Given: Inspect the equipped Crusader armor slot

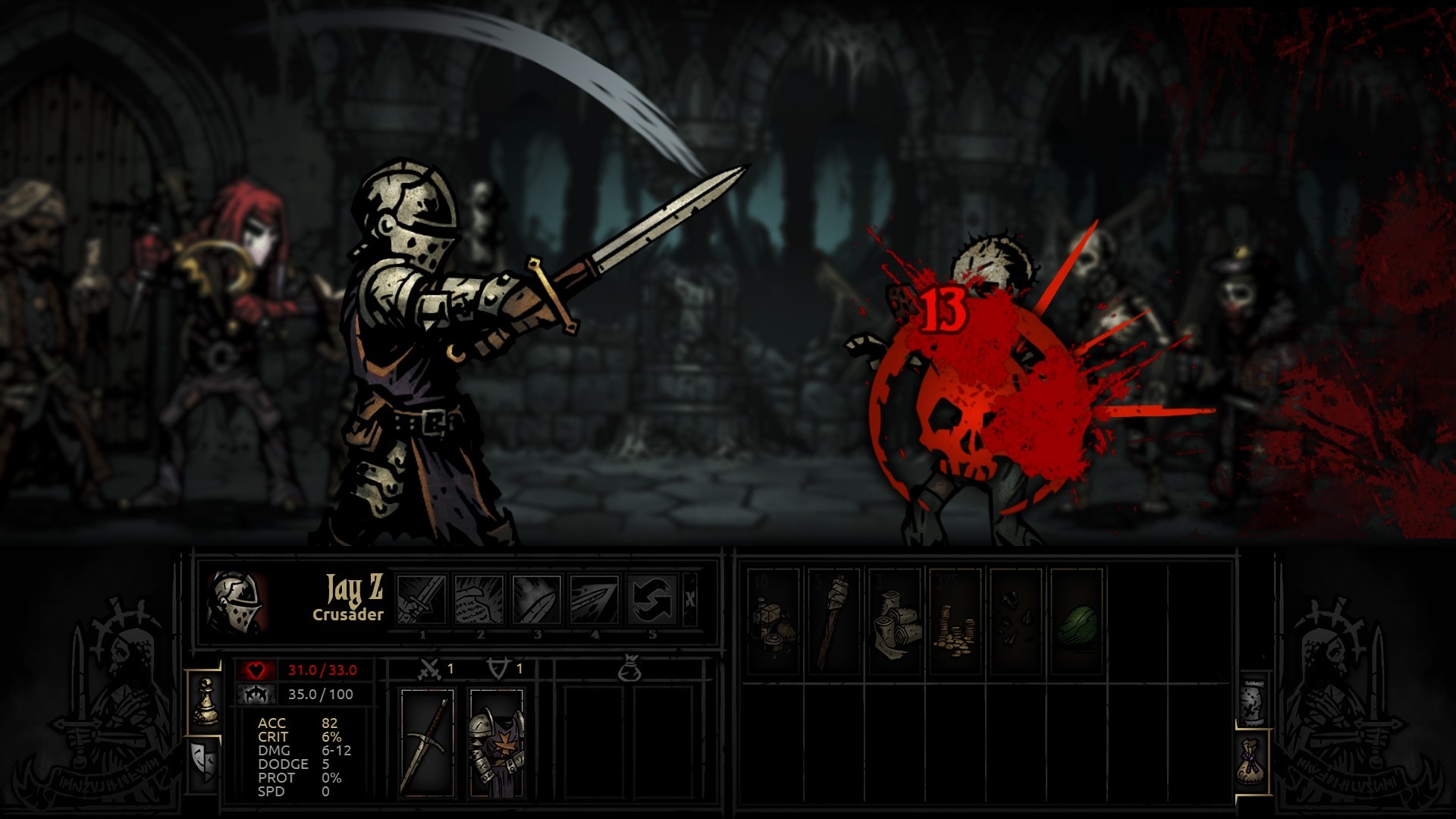Looking at the screenshot, I should (x=497, y=743).
